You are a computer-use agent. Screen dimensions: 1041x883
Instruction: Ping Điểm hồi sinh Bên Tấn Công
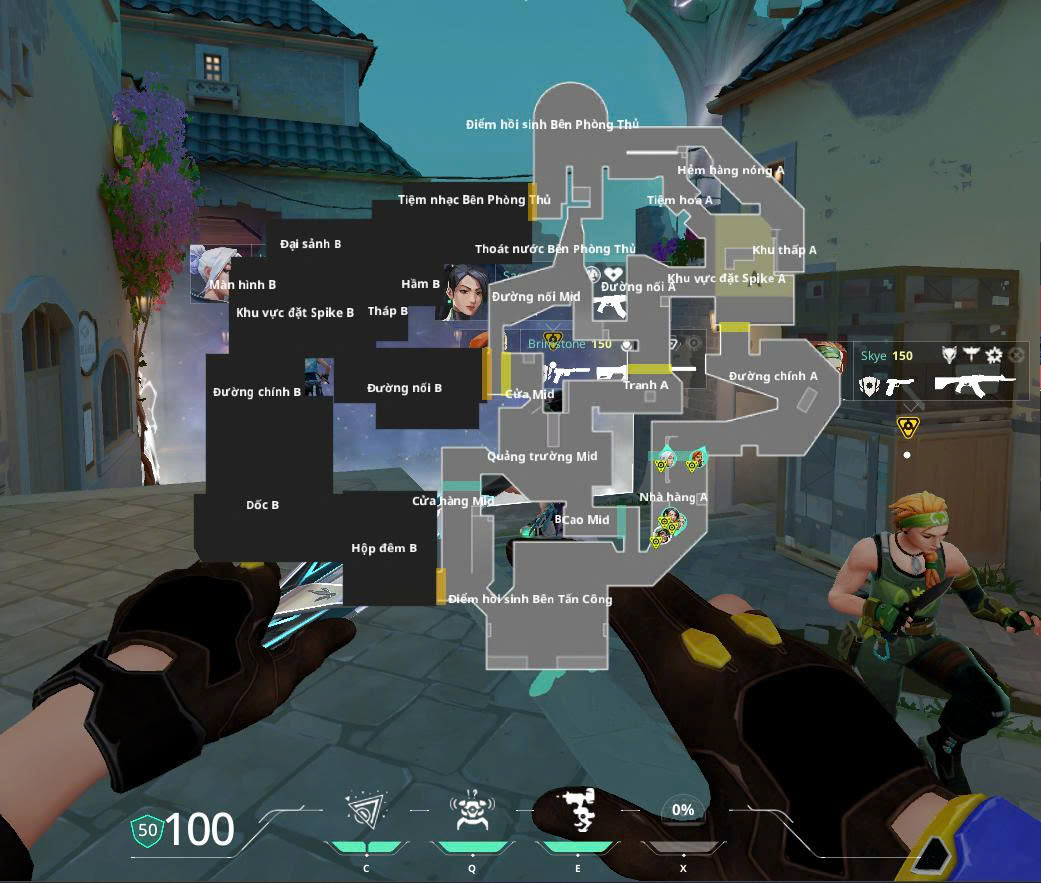pos(530,599)
